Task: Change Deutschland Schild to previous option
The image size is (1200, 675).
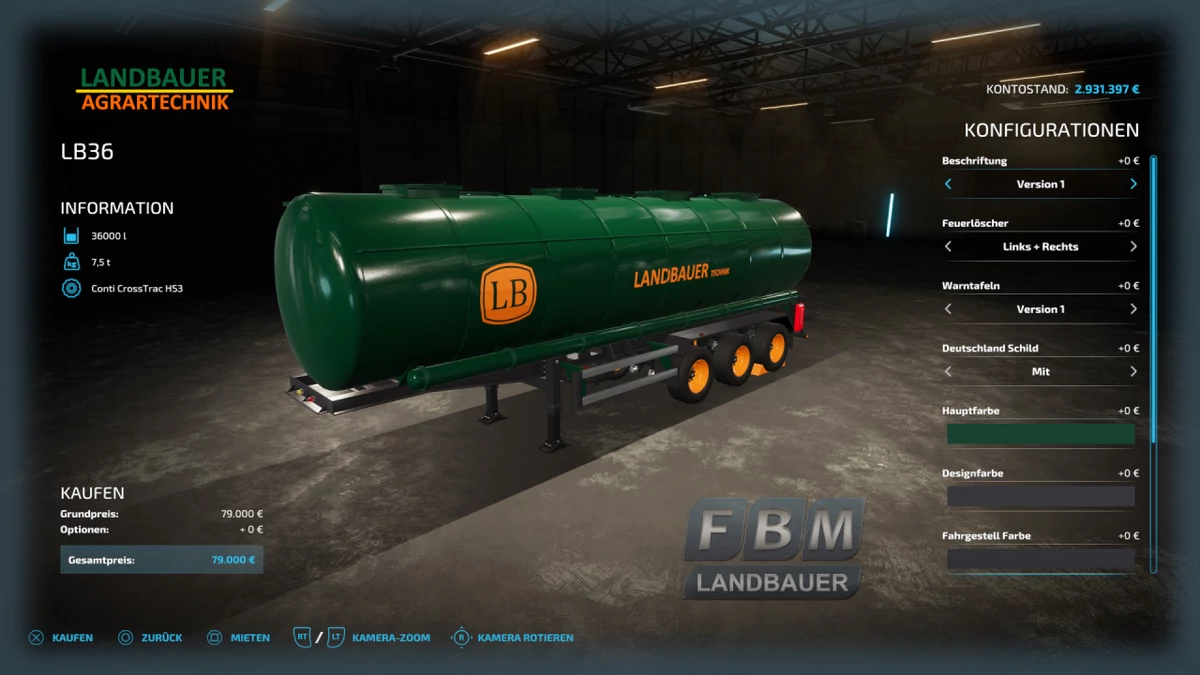Action: [x=948, y=372]
